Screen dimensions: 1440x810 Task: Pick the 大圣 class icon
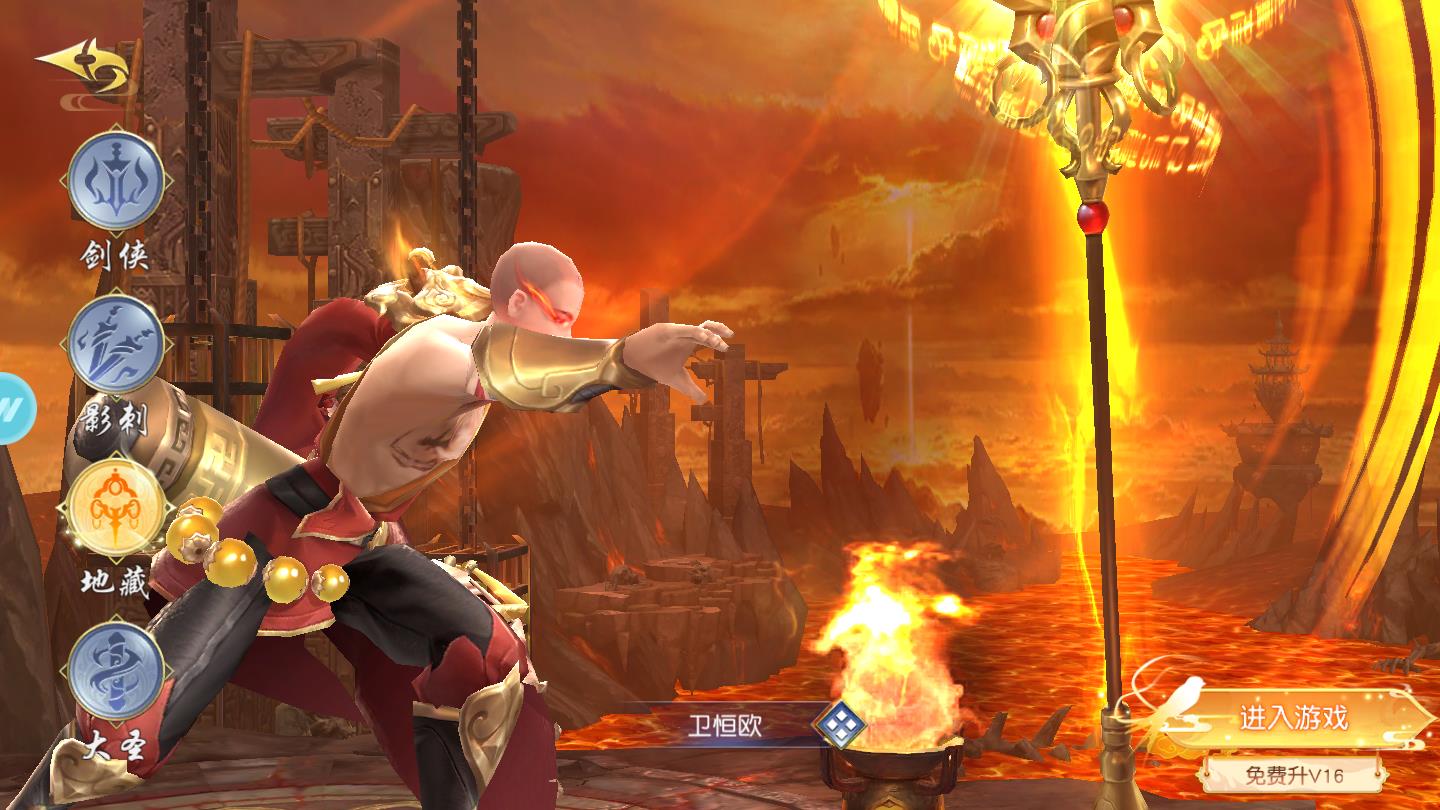pyautogui.click(x=116, y=670)
